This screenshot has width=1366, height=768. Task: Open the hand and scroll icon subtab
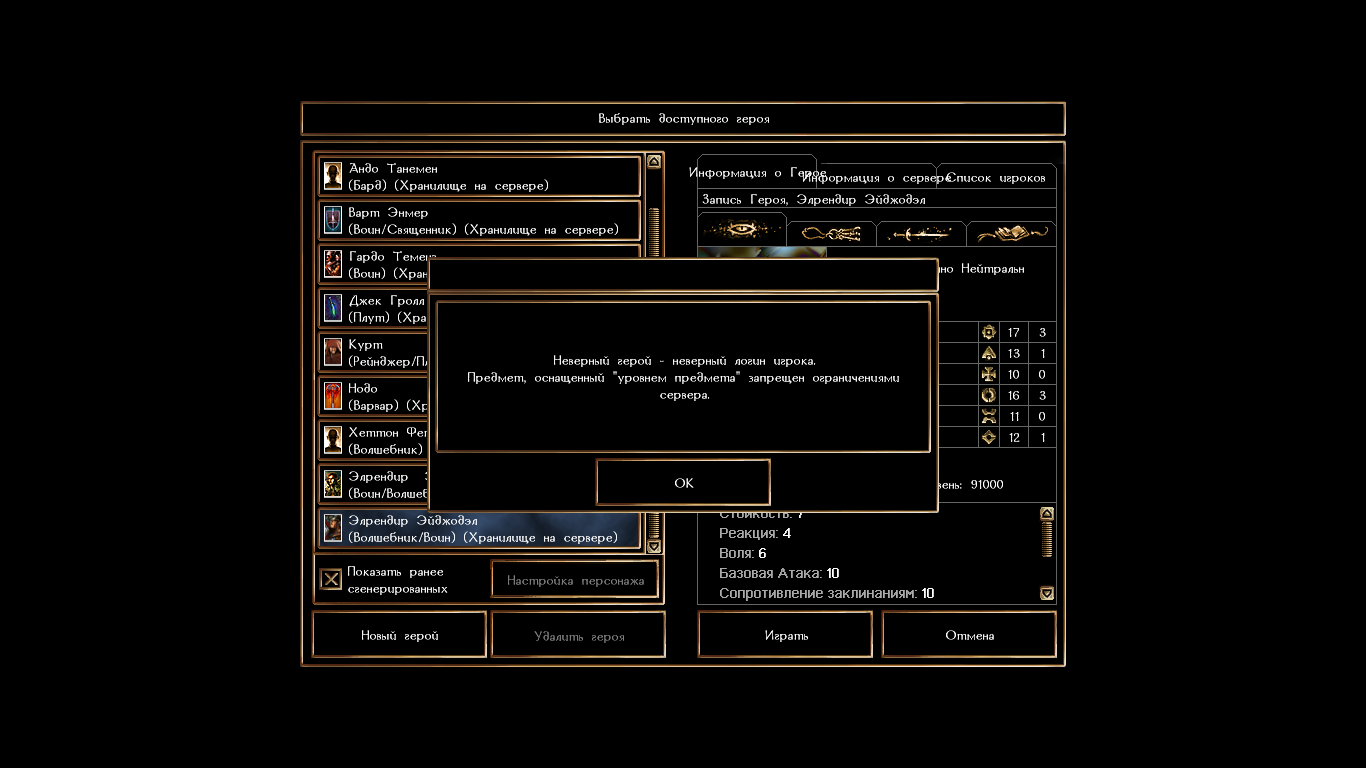click(x=1011, y=234)
